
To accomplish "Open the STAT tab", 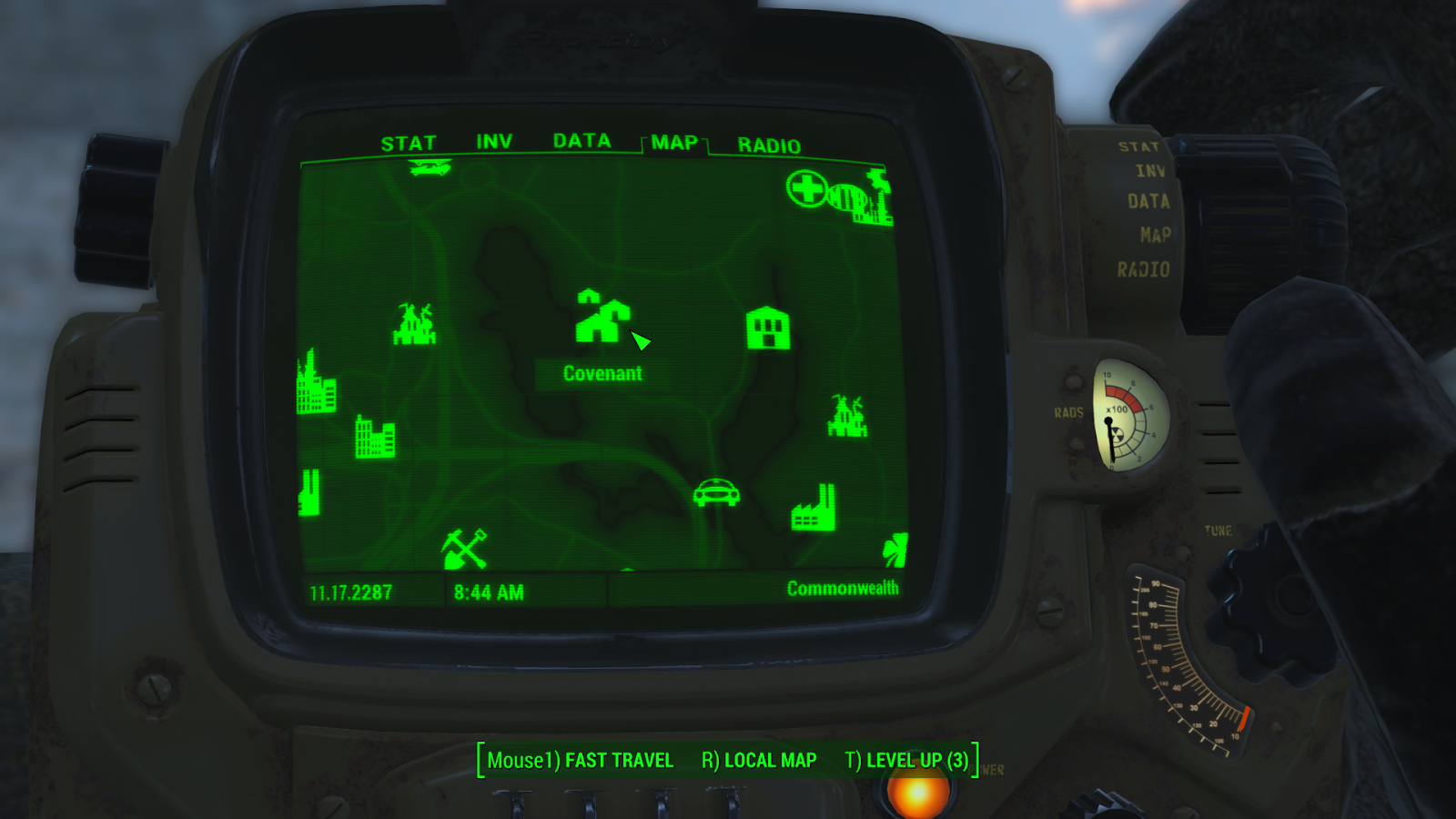I will [410, 142].
